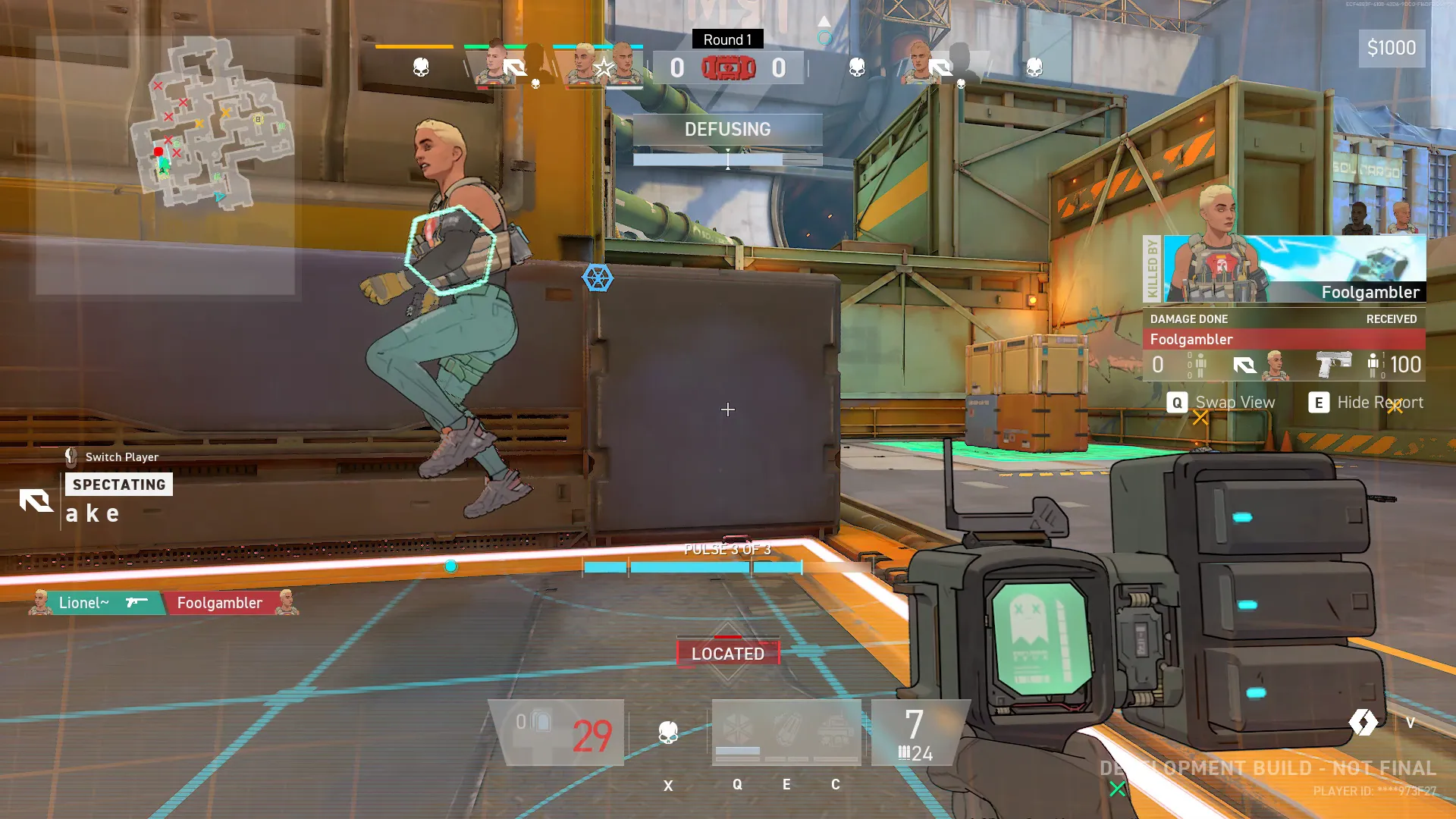Choose the Switch Player spectating option
Image resolution: width=1456 pixels, height=819 pixels.
pos(112,457)
